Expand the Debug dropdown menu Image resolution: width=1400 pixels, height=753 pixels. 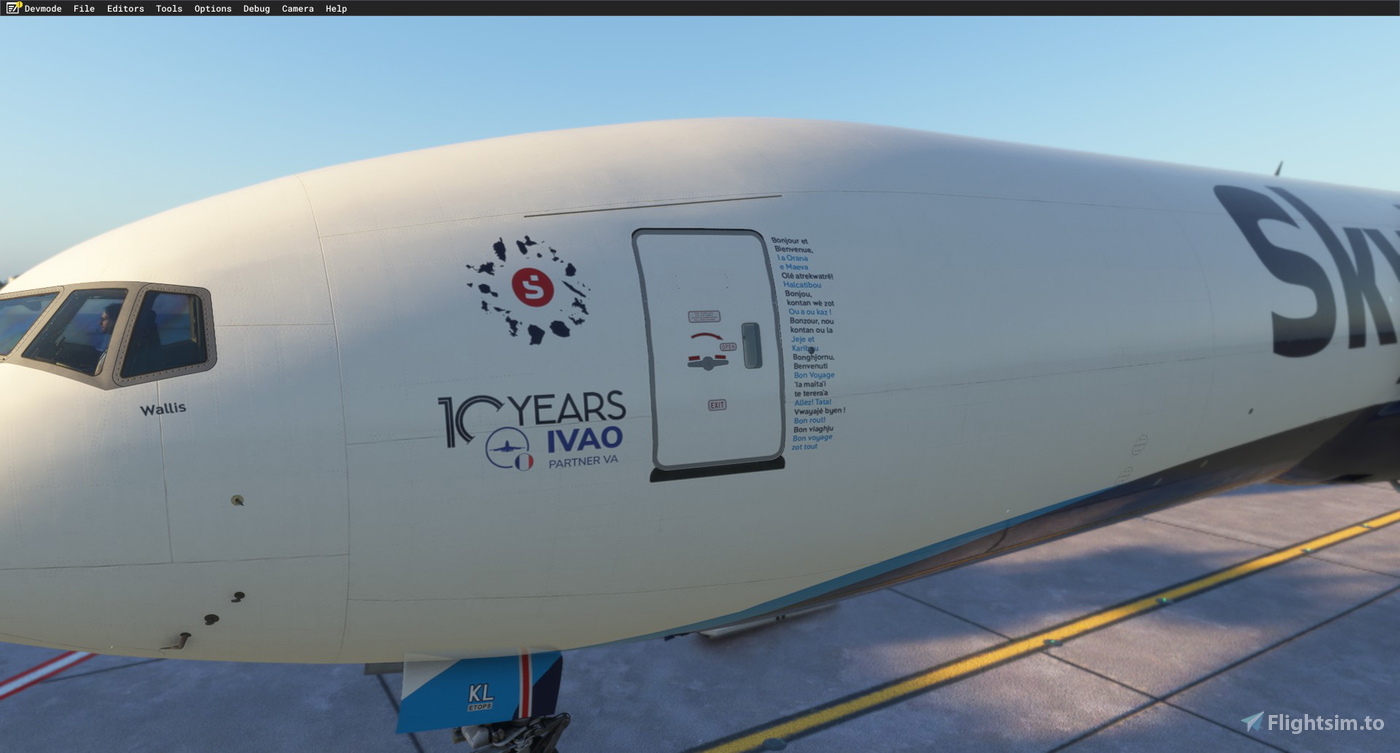(256, 8)
